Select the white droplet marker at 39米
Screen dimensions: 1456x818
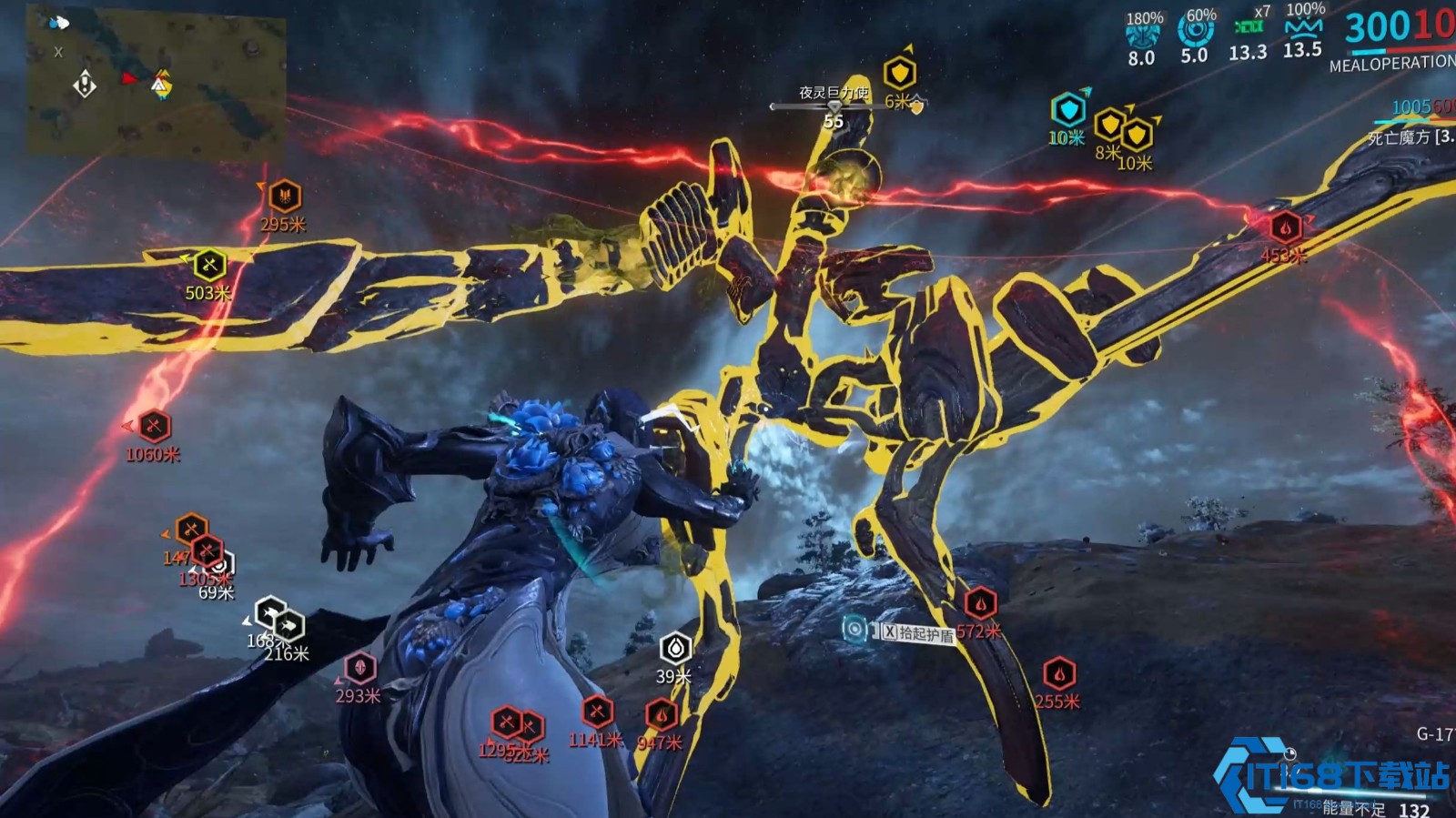[675, 648]
